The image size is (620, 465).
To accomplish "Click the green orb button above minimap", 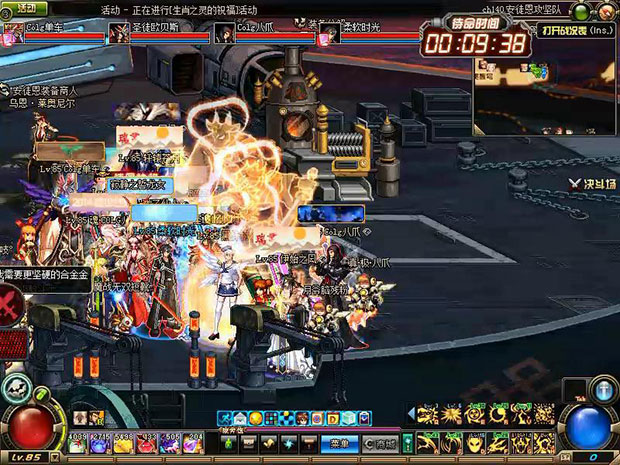I will tap(581, 12).
